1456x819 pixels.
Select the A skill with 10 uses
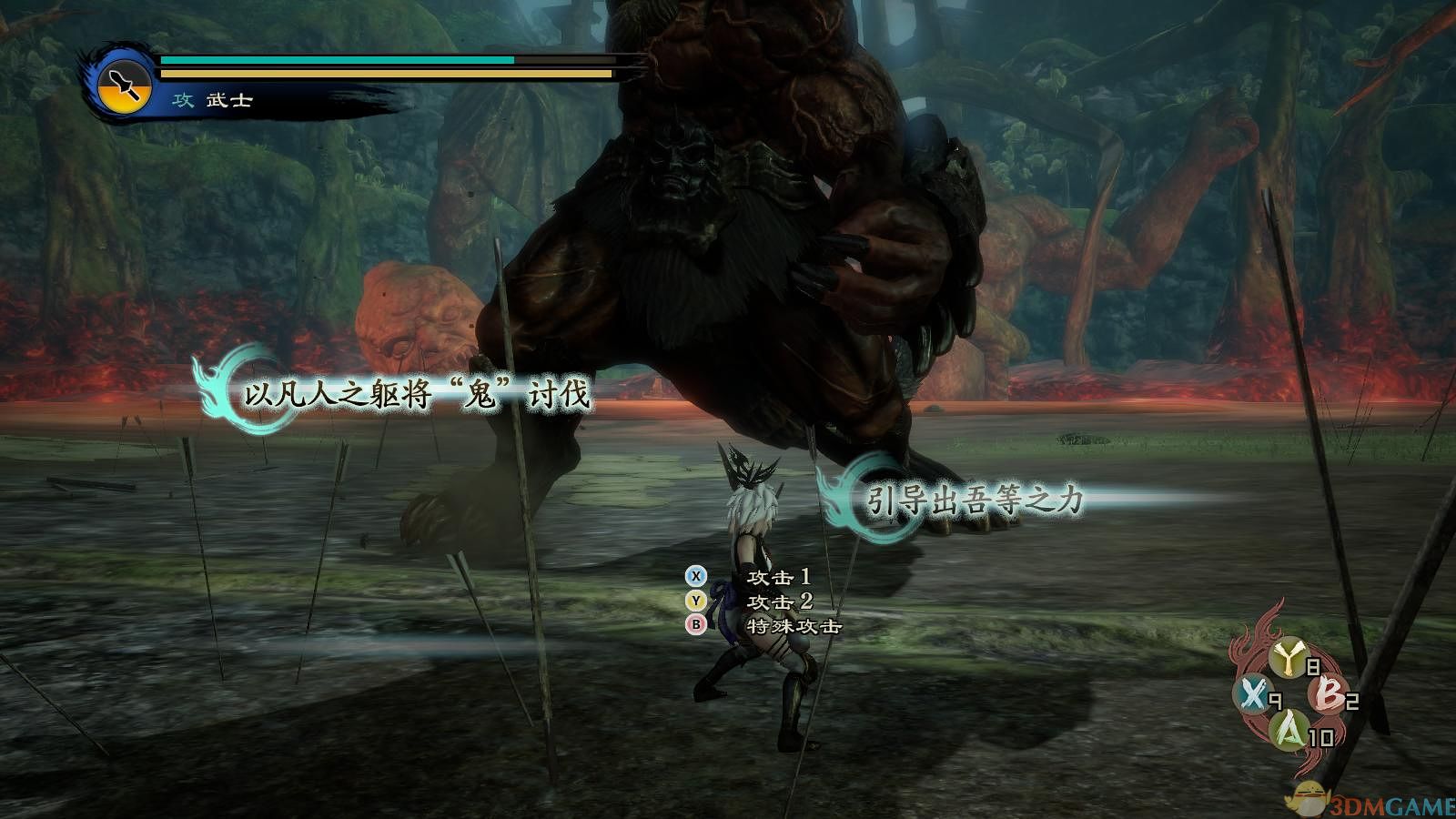[1289, 730]
